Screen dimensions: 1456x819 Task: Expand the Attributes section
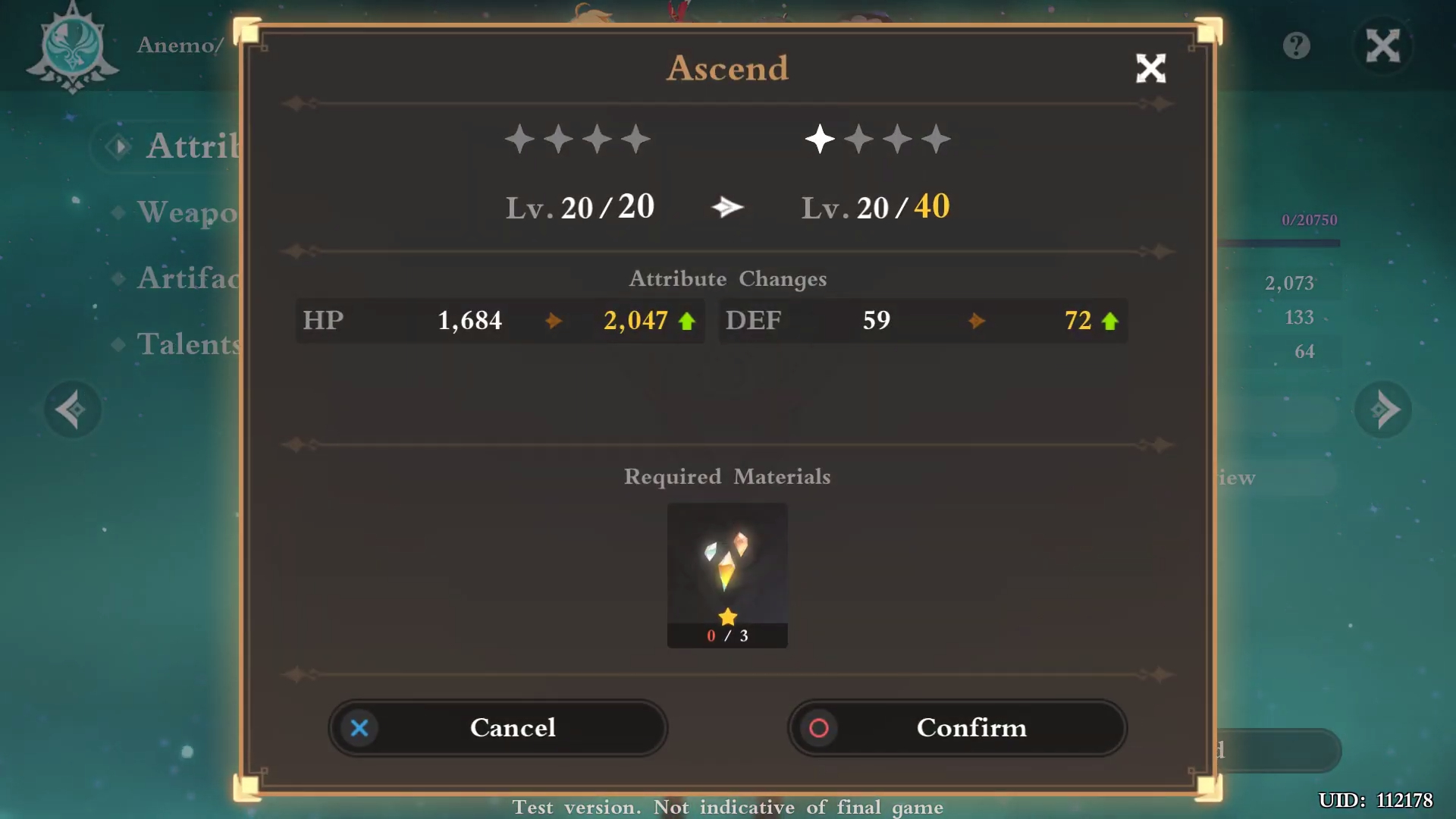tap(178, 146)
